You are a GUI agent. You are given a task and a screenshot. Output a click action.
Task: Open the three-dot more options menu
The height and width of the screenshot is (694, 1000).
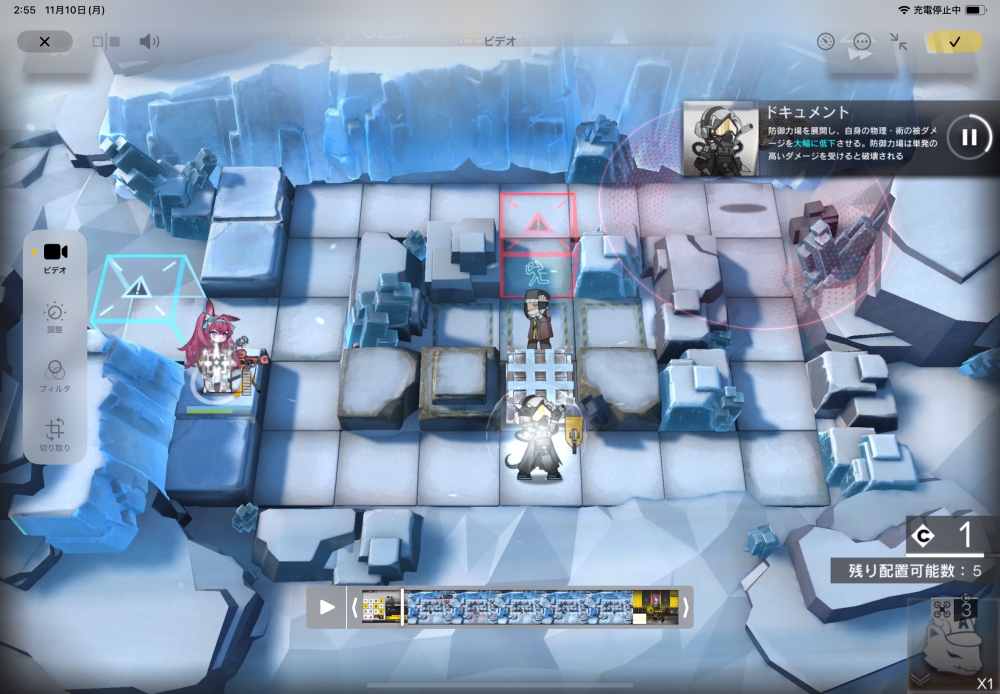[x=862, y=42]
